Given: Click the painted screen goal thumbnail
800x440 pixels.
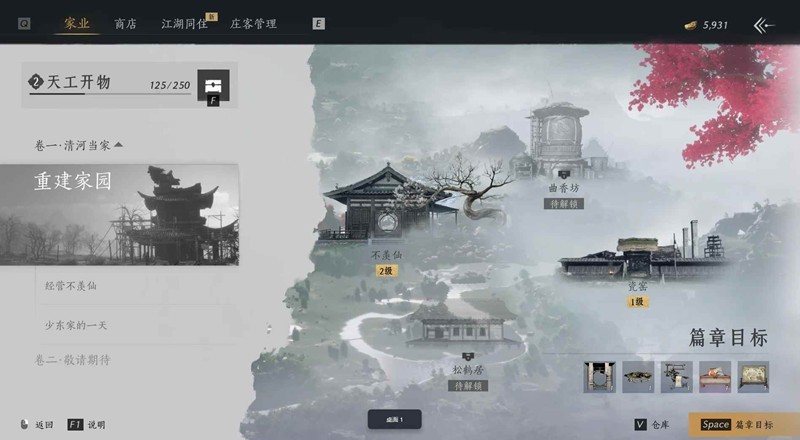Looking at the screenshot, I should (x=753, y=377).
